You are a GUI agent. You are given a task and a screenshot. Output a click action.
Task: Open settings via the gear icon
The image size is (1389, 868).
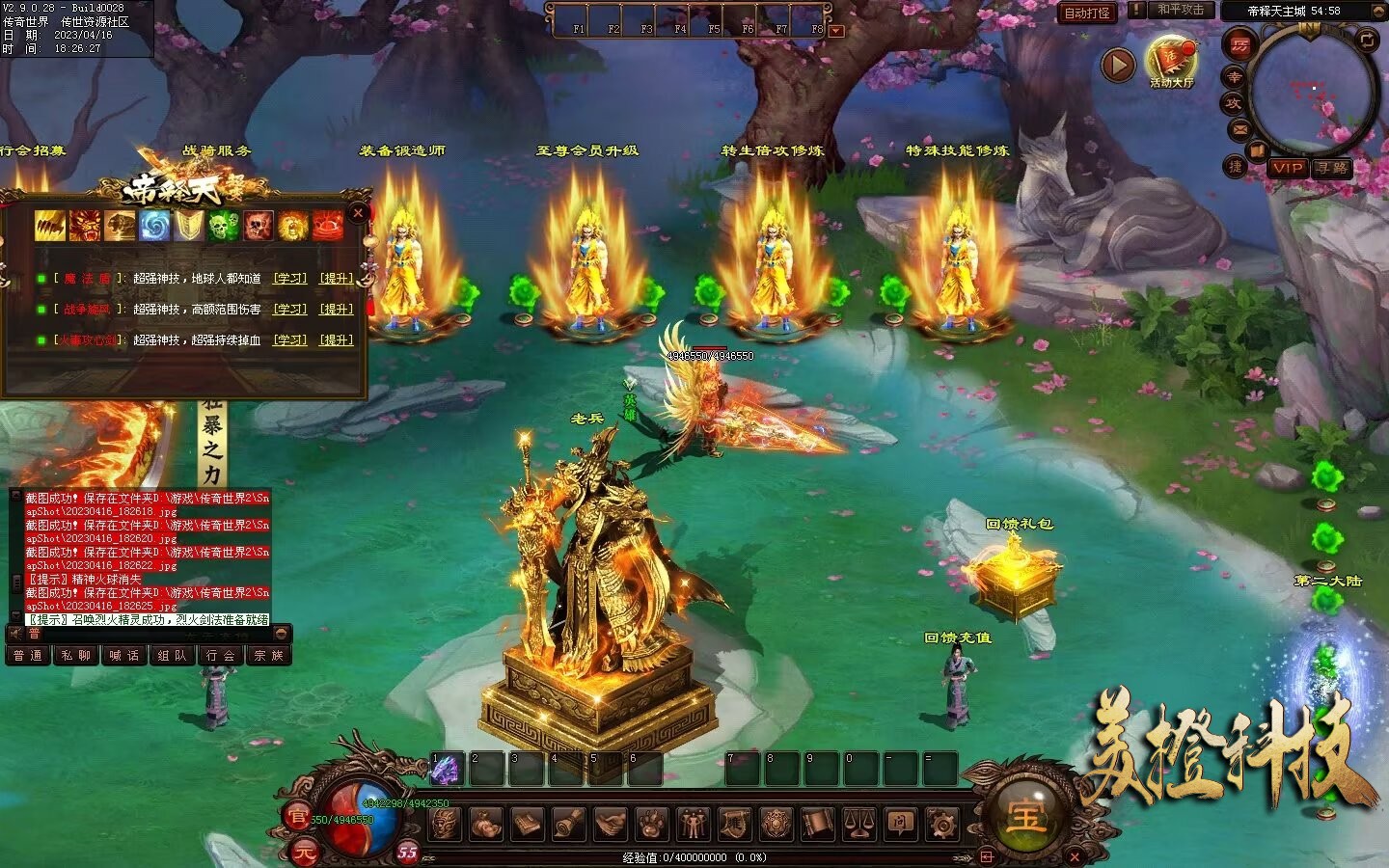[941, 824]
